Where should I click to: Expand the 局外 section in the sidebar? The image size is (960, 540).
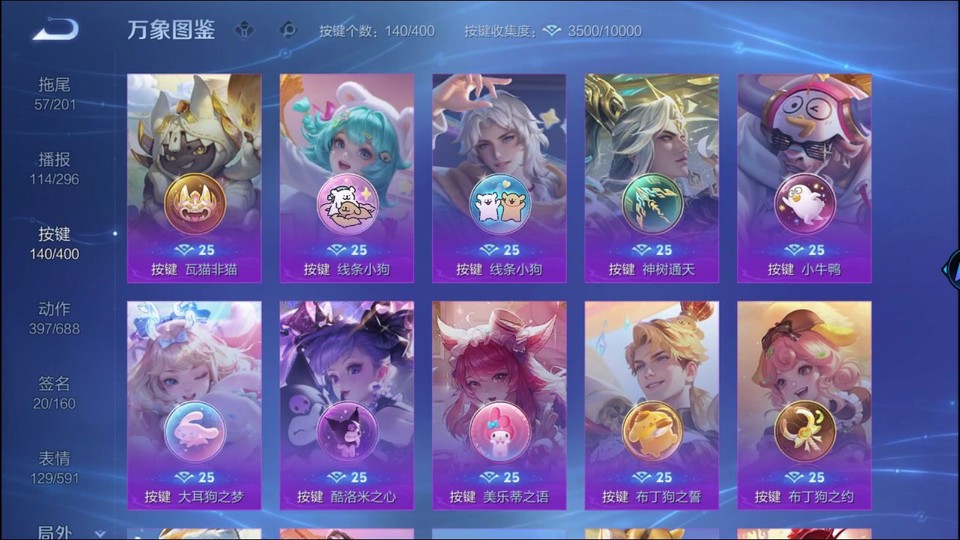70,532
